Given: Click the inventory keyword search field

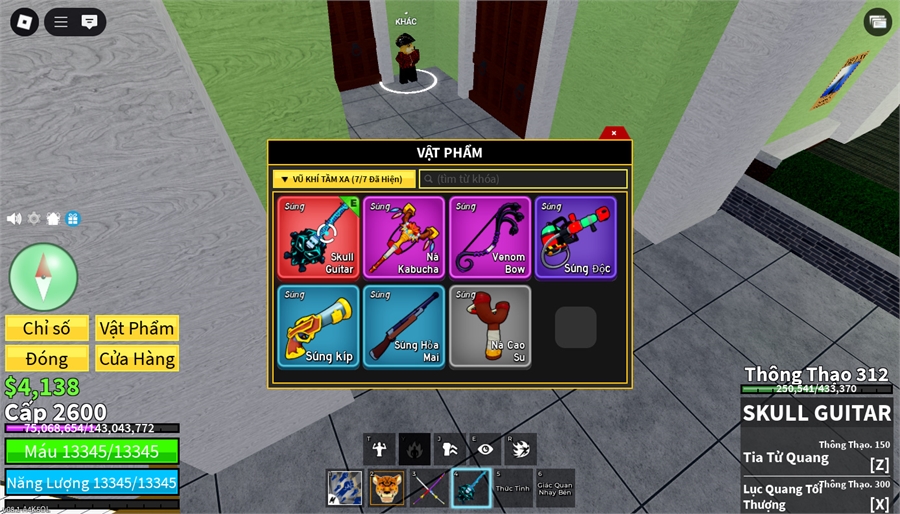Looking at the screenshot, I should click(x=523, y=179).
